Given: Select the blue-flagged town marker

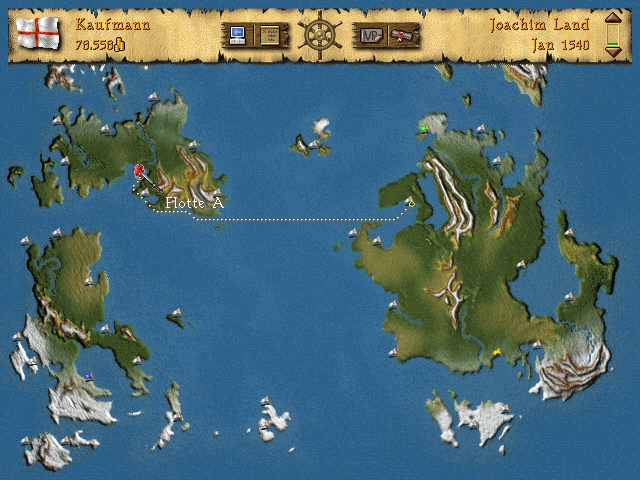Looking at the screenshot, I should [x=90, y=375].
